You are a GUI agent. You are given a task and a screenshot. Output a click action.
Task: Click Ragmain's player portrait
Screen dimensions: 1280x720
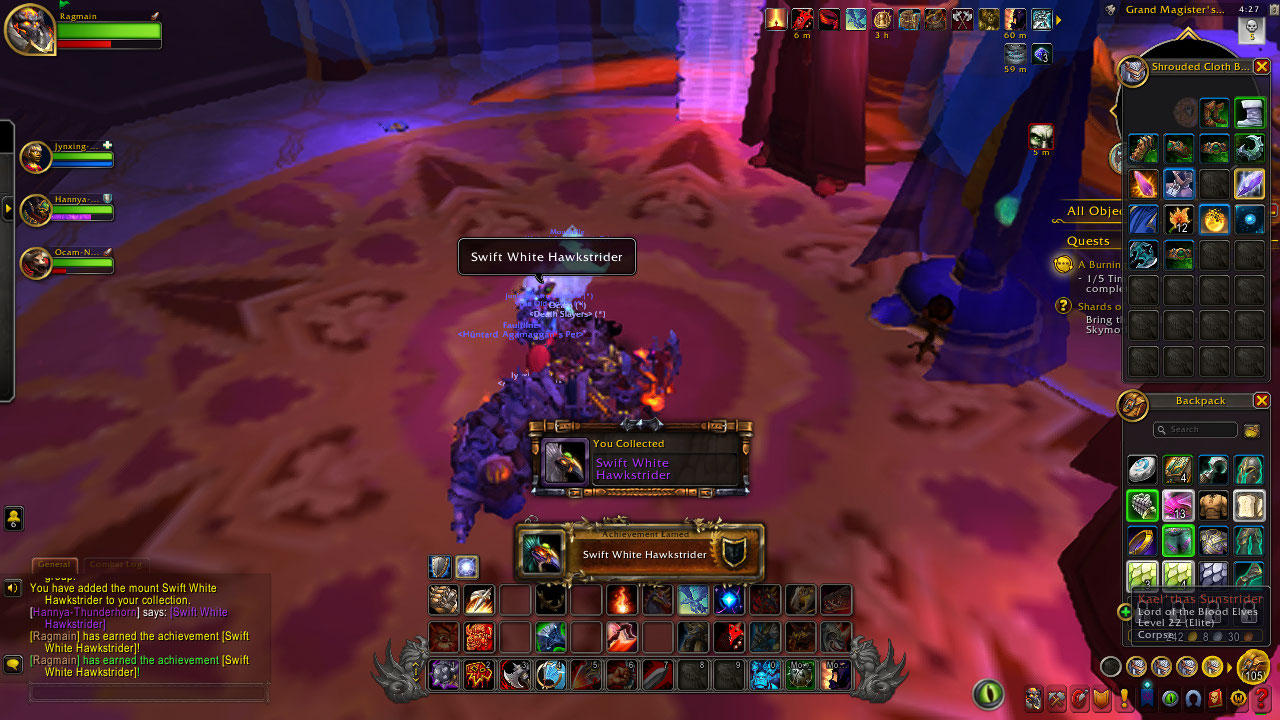click(x=30, y=30)
